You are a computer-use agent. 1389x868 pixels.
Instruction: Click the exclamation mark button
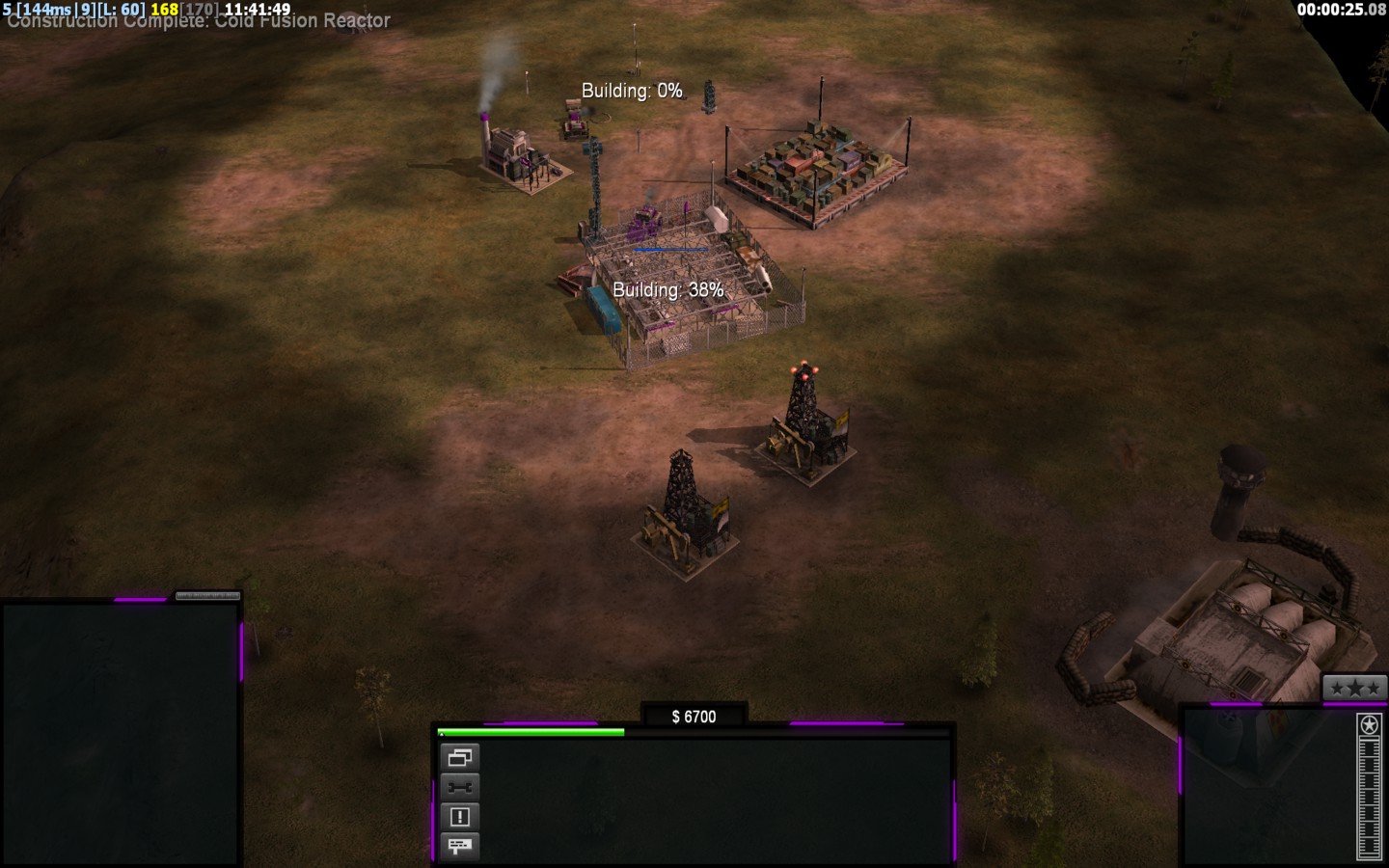tap(459, 817)
